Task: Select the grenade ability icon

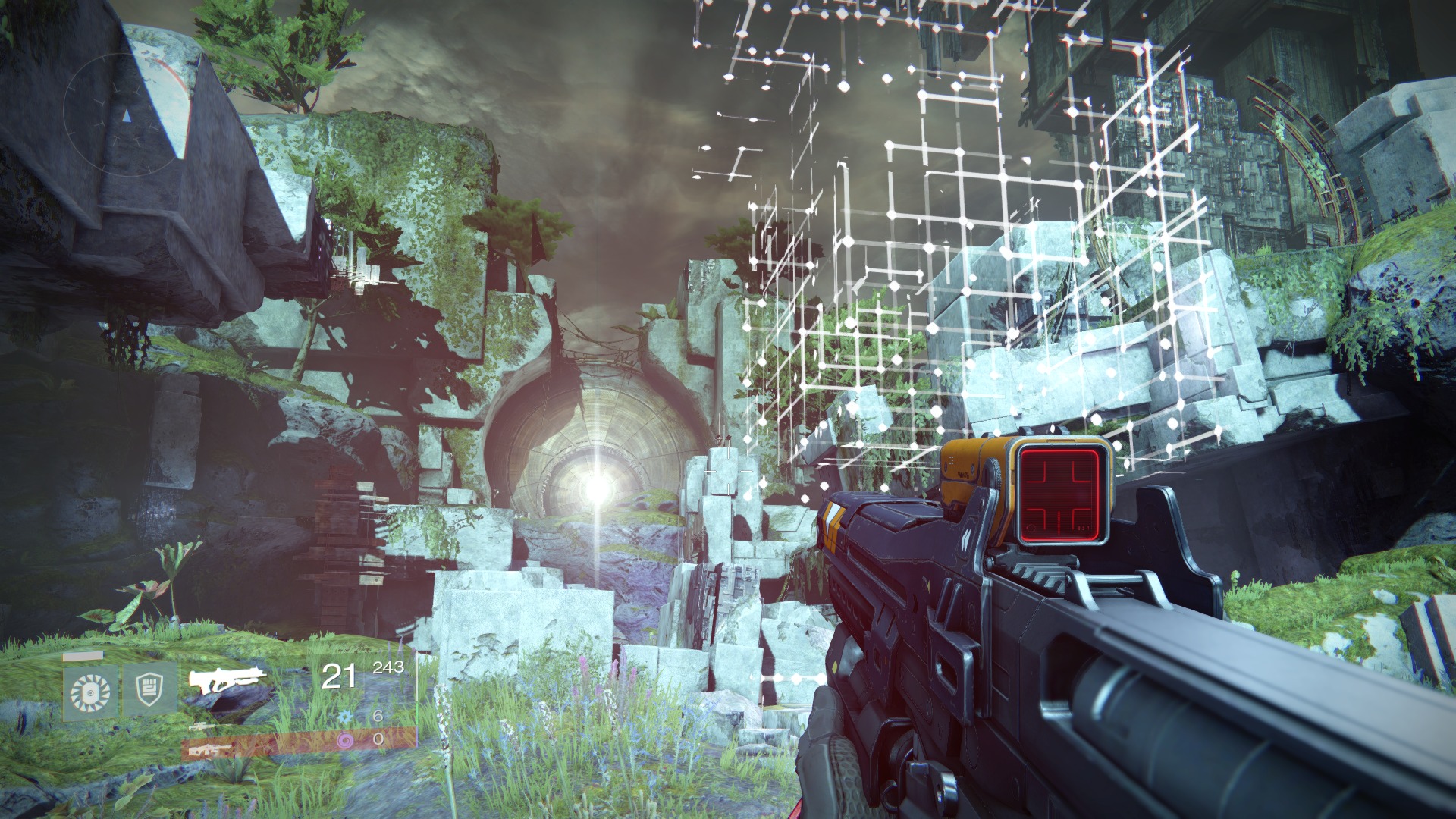Action: point(90,692)
